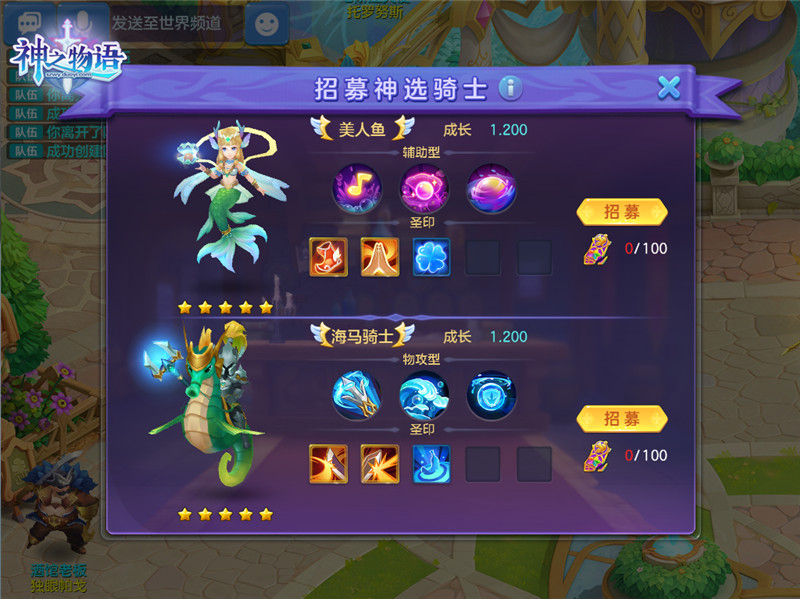Image resolution: width=800 pixels, height=599 pixels.
Task: Open the info icon beside 招募神选骑士
Action: [511, 88]
